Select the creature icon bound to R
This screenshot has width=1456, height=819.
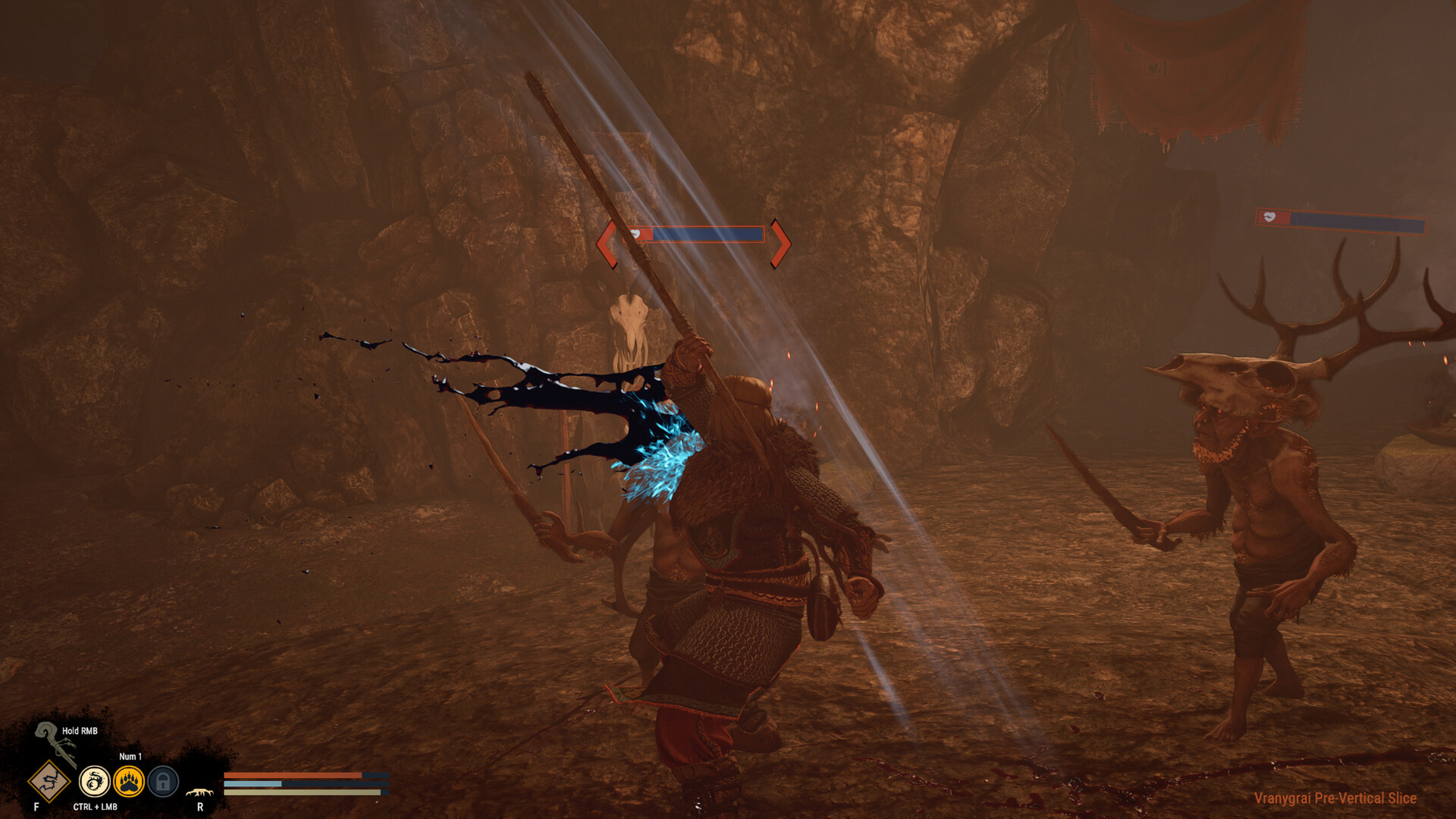[x=199, y=791]
